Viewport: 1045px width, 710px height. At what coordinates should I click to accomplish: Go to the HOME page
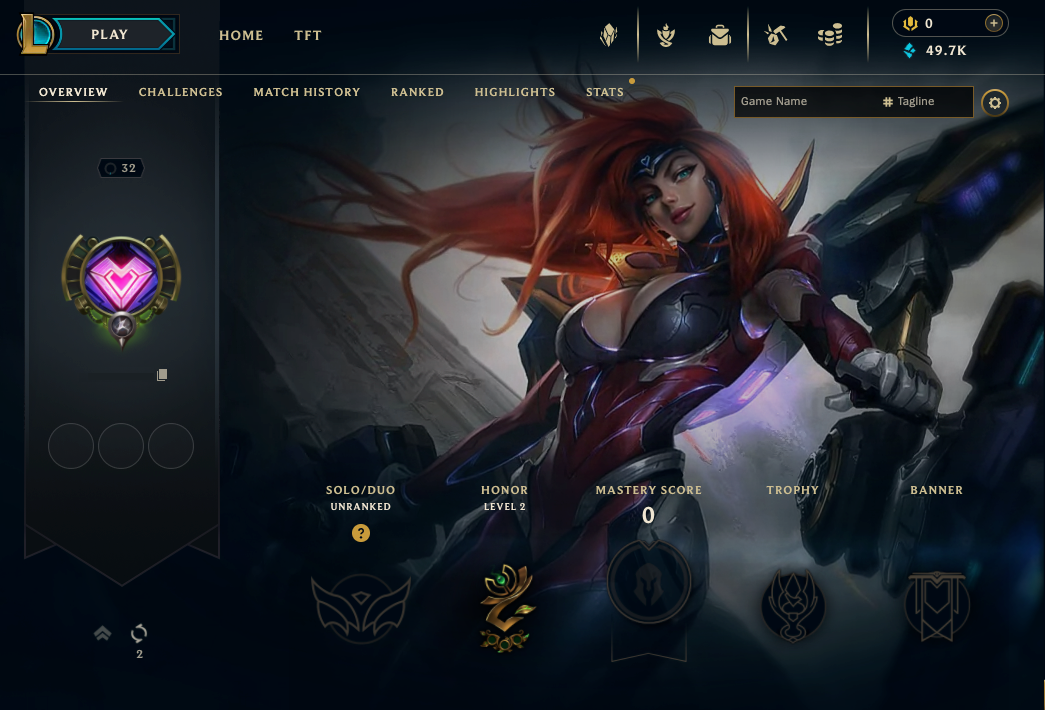coord(241,35)
